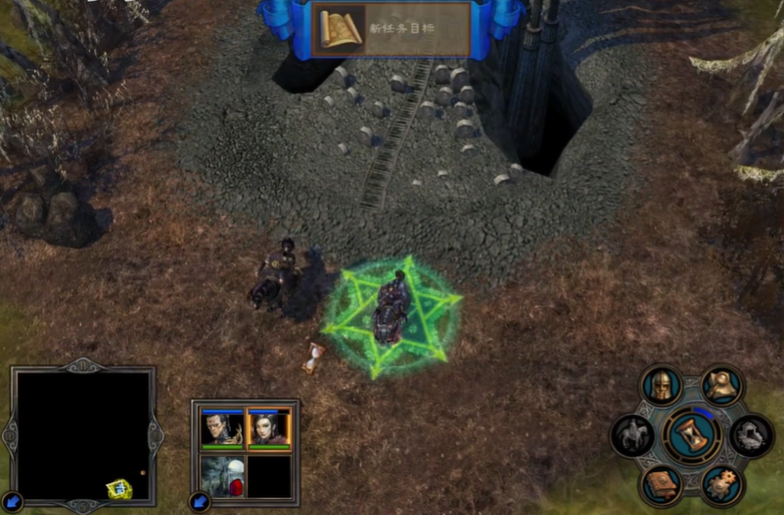Click the 新任务目标 quest notification banner
The height and width of the screenshot is (515, 784).
pos(393,30)
